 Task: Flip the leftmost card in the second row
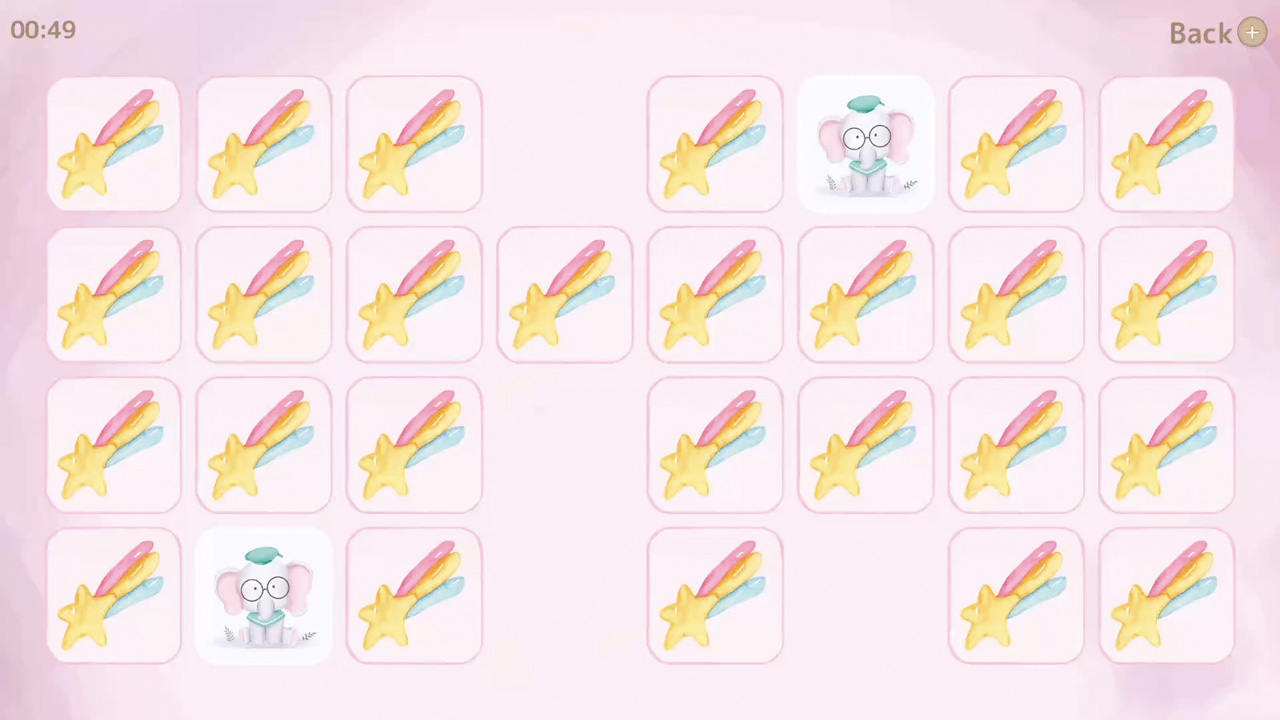click(x=113, y=295)
